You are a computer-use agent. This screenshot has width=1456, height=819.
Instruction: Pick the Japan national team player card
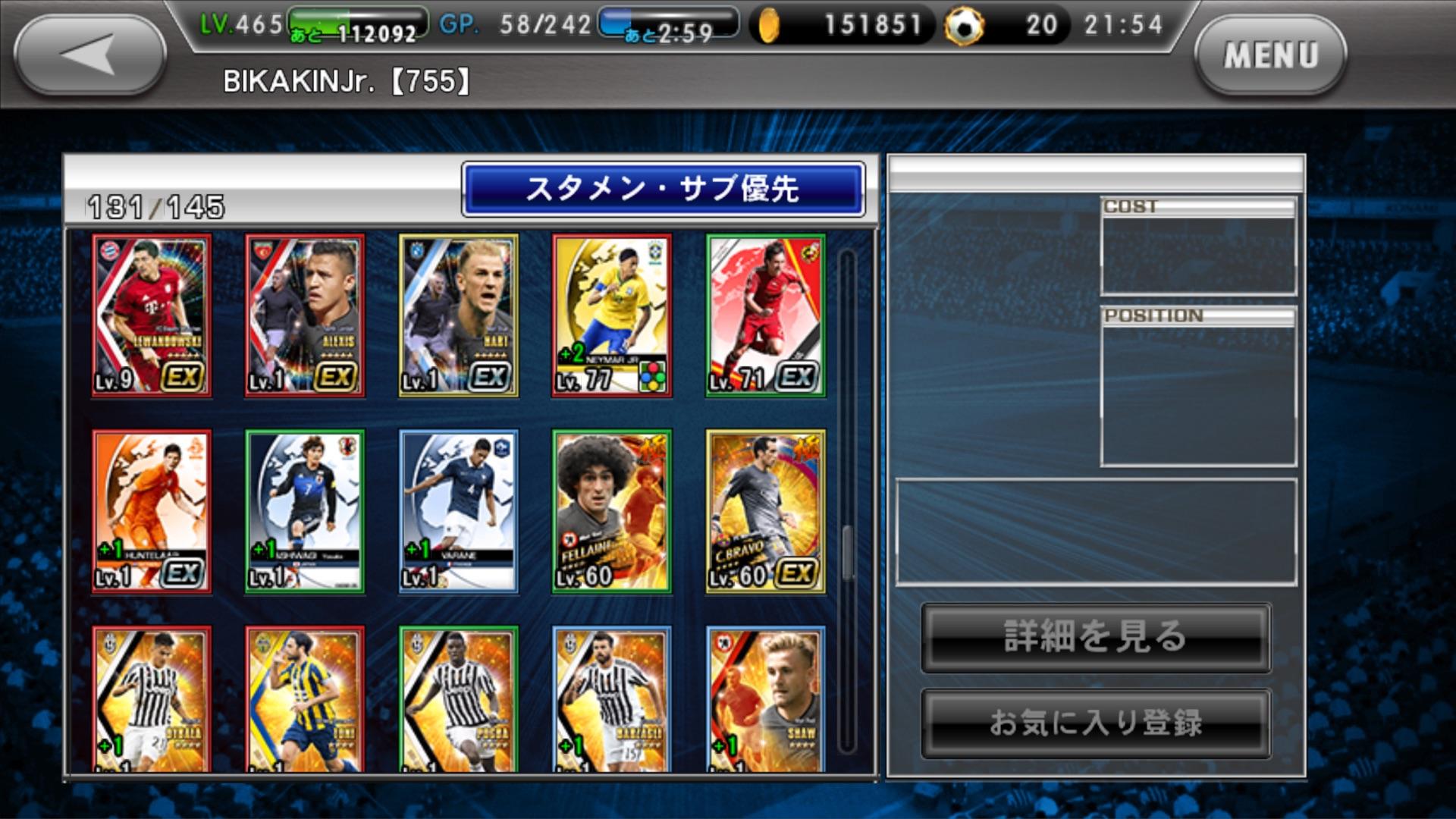[x=305, y=511]
